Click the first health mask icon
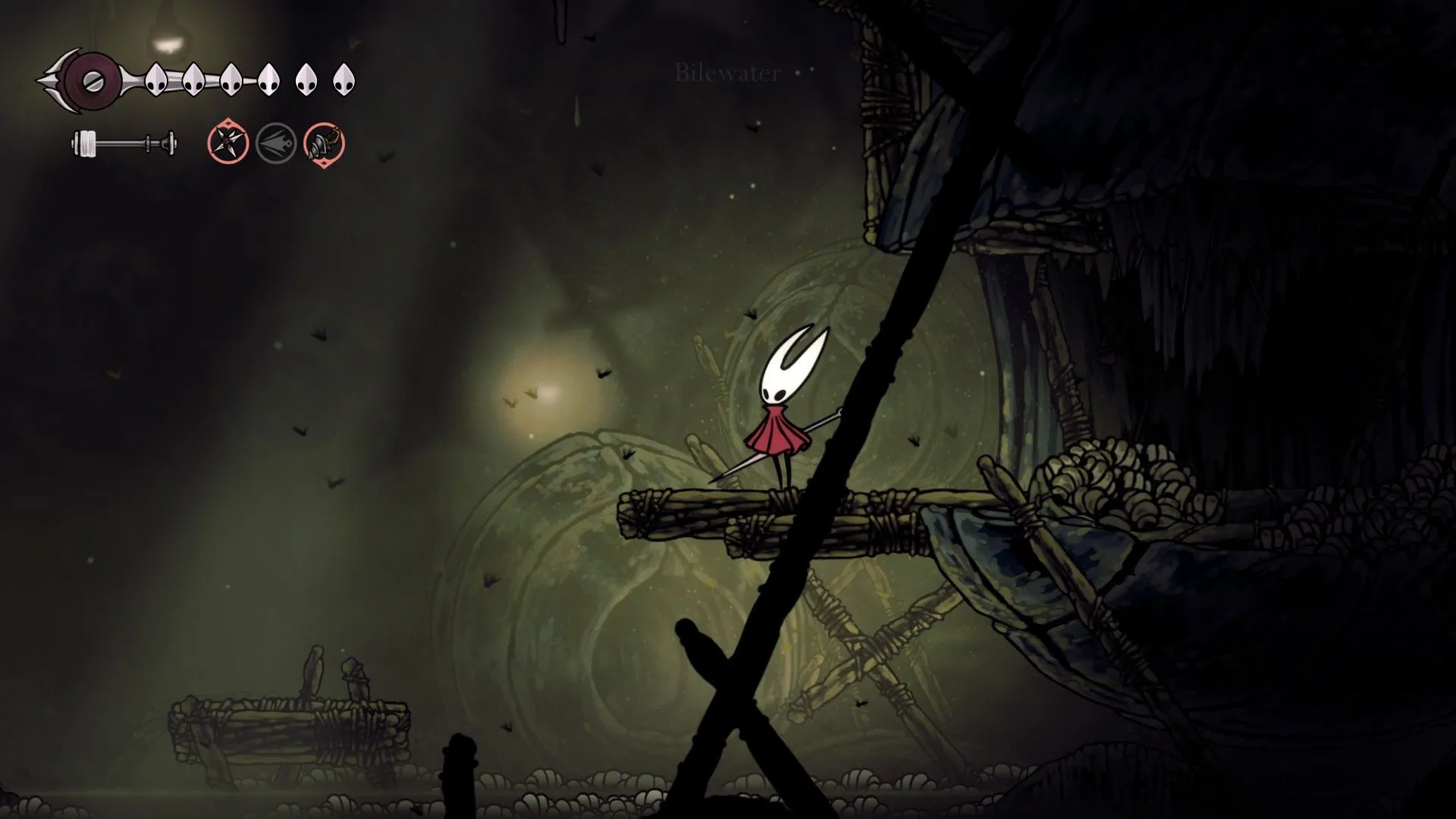The width and height of the screenshot is (1456, 819). click(x=155, y=80)
